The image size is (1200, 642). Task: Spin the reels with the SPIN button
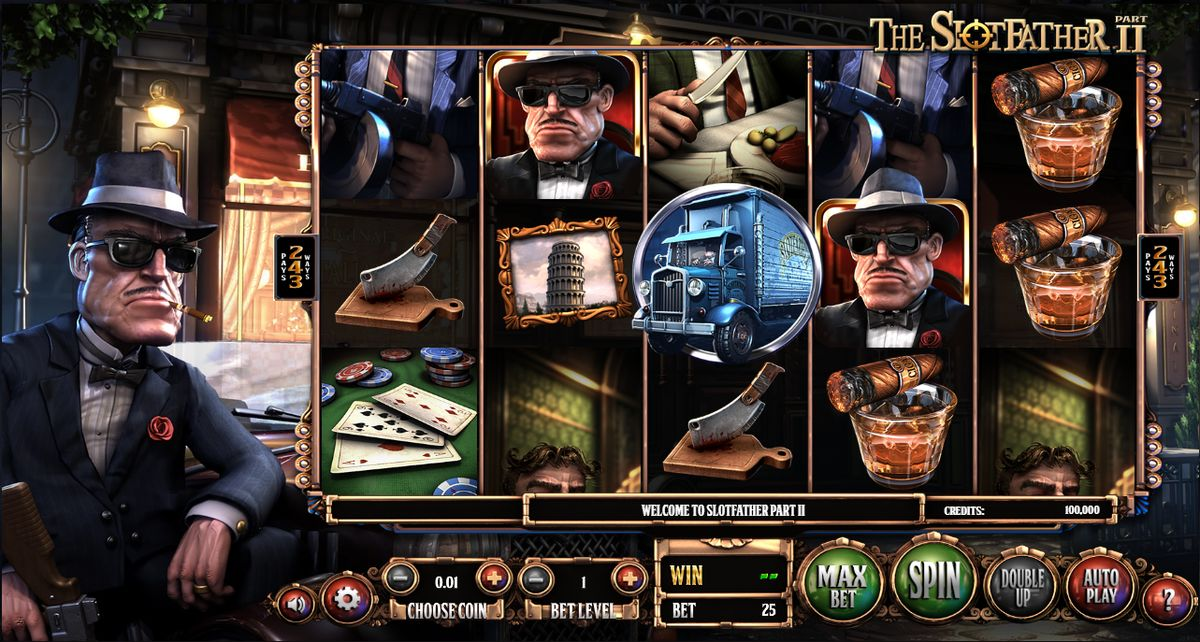[933, 579]
